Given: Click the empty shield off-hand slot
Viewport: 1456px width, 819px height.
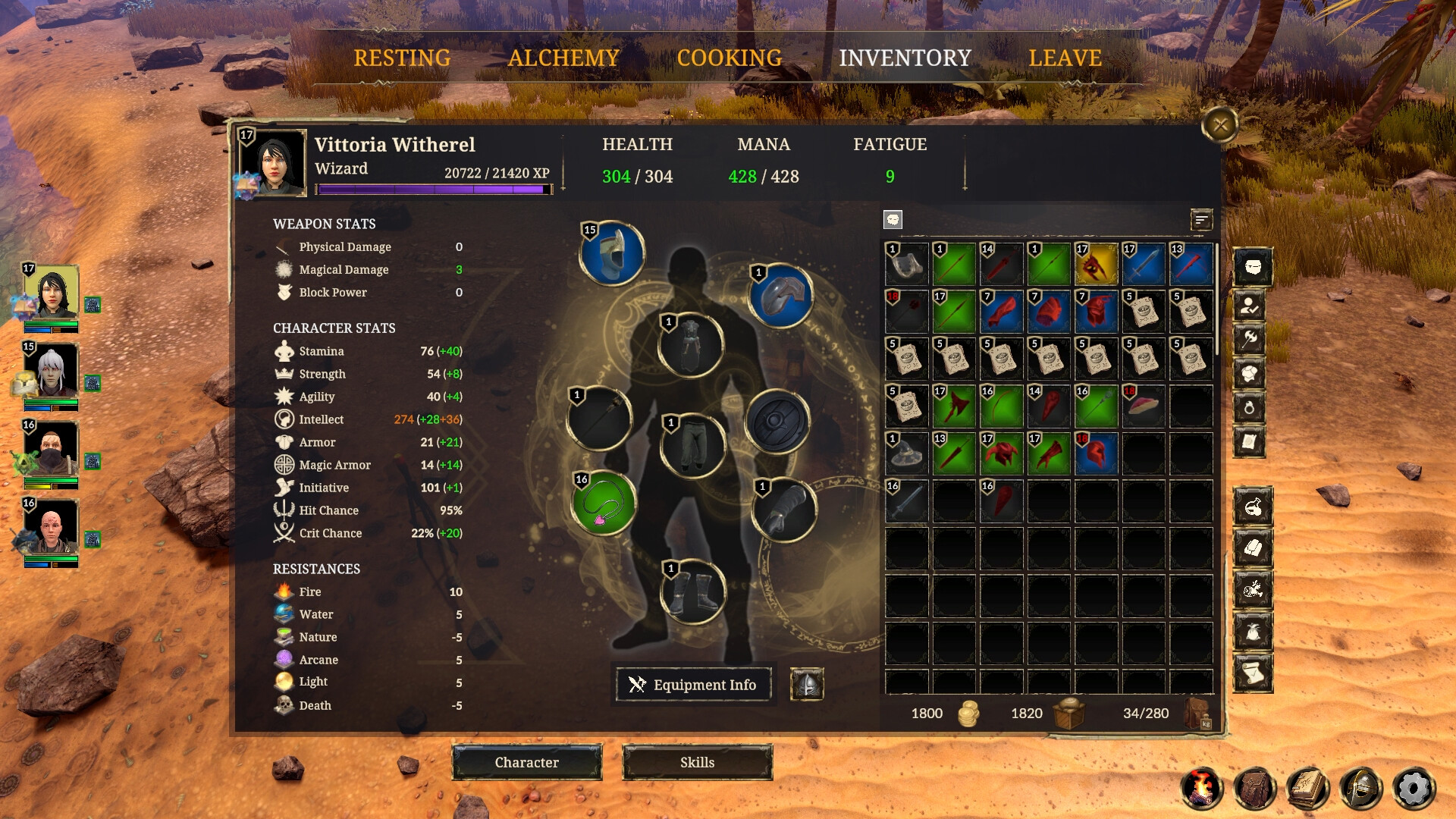Looking at the screenshot, I should (778, 421).
